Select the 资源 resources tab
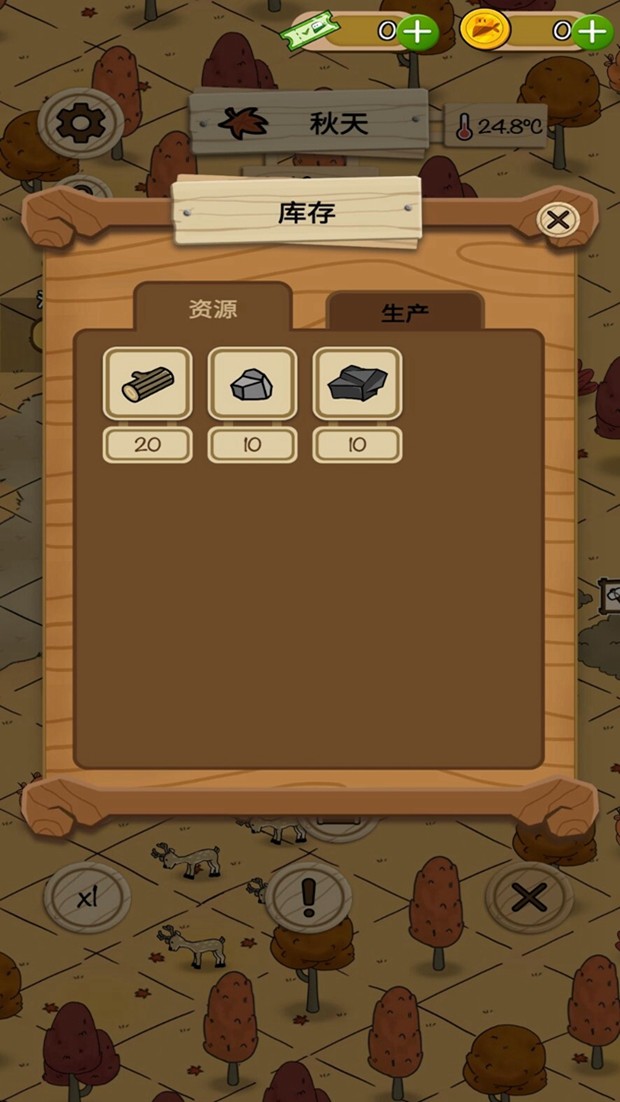The image size is (620, 1102). pyautogui.click(x=213, y=308)
